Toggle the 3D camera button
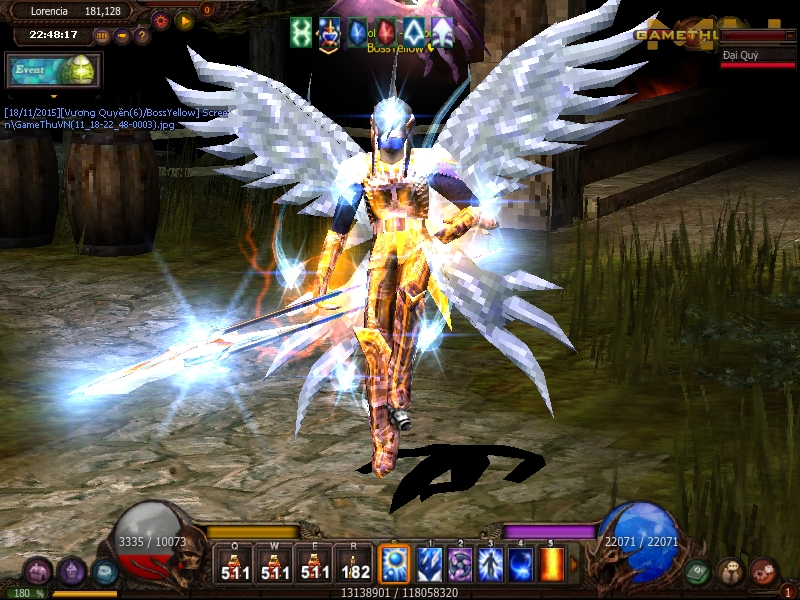The image size is (800, 600). click(102, 36)
